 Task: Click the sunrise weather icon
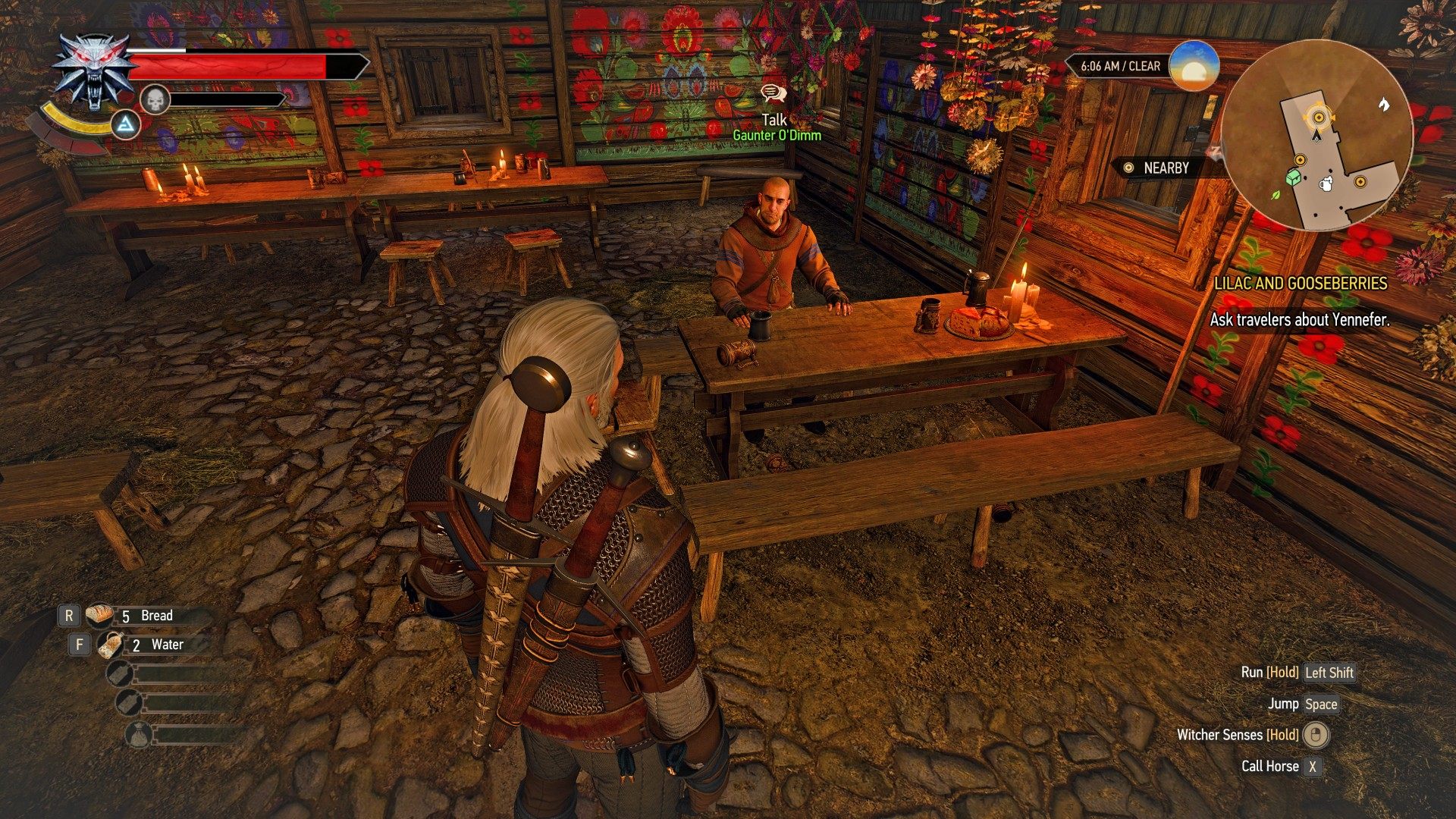click(1194, 66)
